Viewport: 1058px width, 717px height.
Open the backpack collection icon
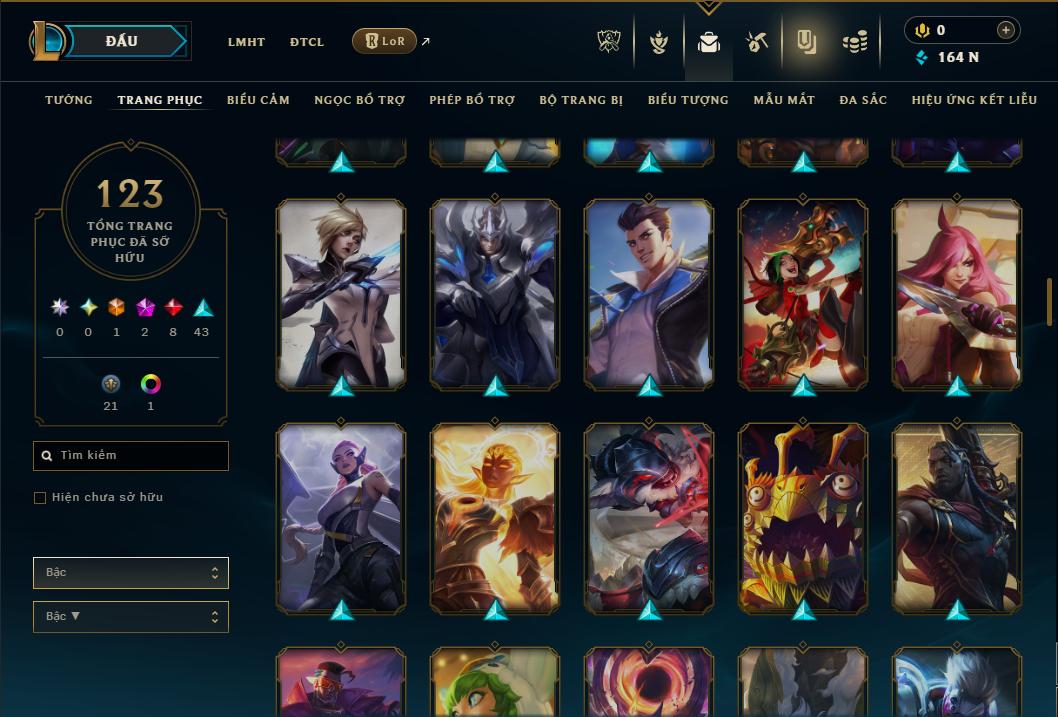709,42
